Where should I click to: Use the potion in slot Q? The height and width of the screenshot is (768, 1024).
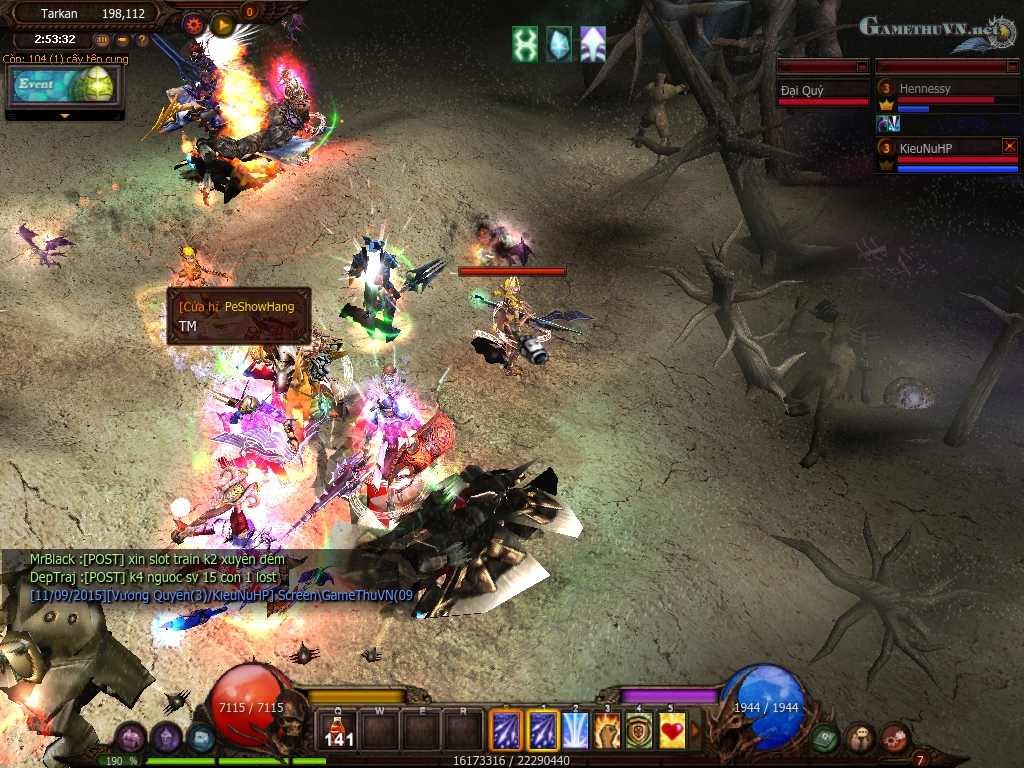(339, 731)
